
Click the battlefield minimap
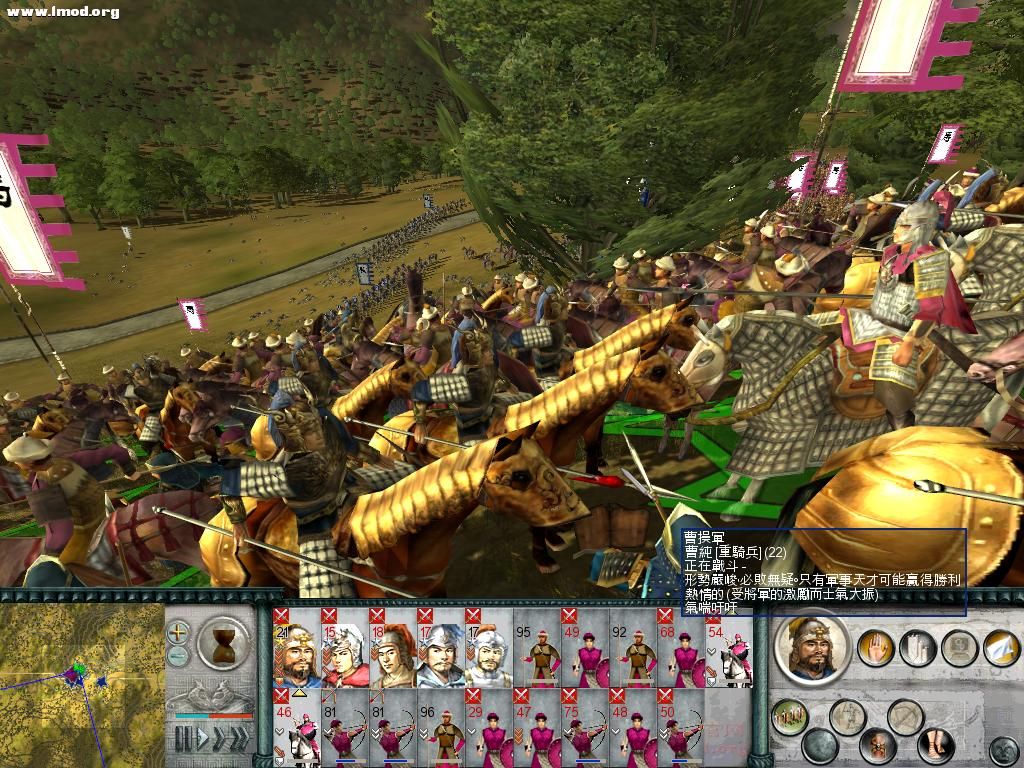click(x=80, y=685)
